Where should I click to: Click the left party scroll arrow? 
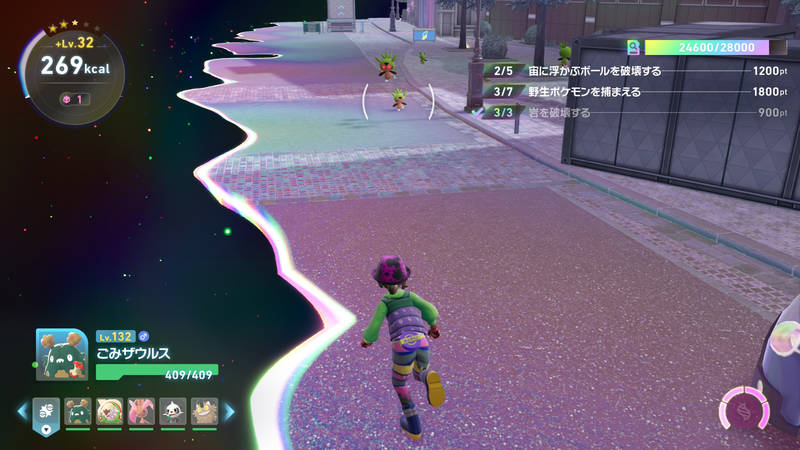tap(21, 410)
